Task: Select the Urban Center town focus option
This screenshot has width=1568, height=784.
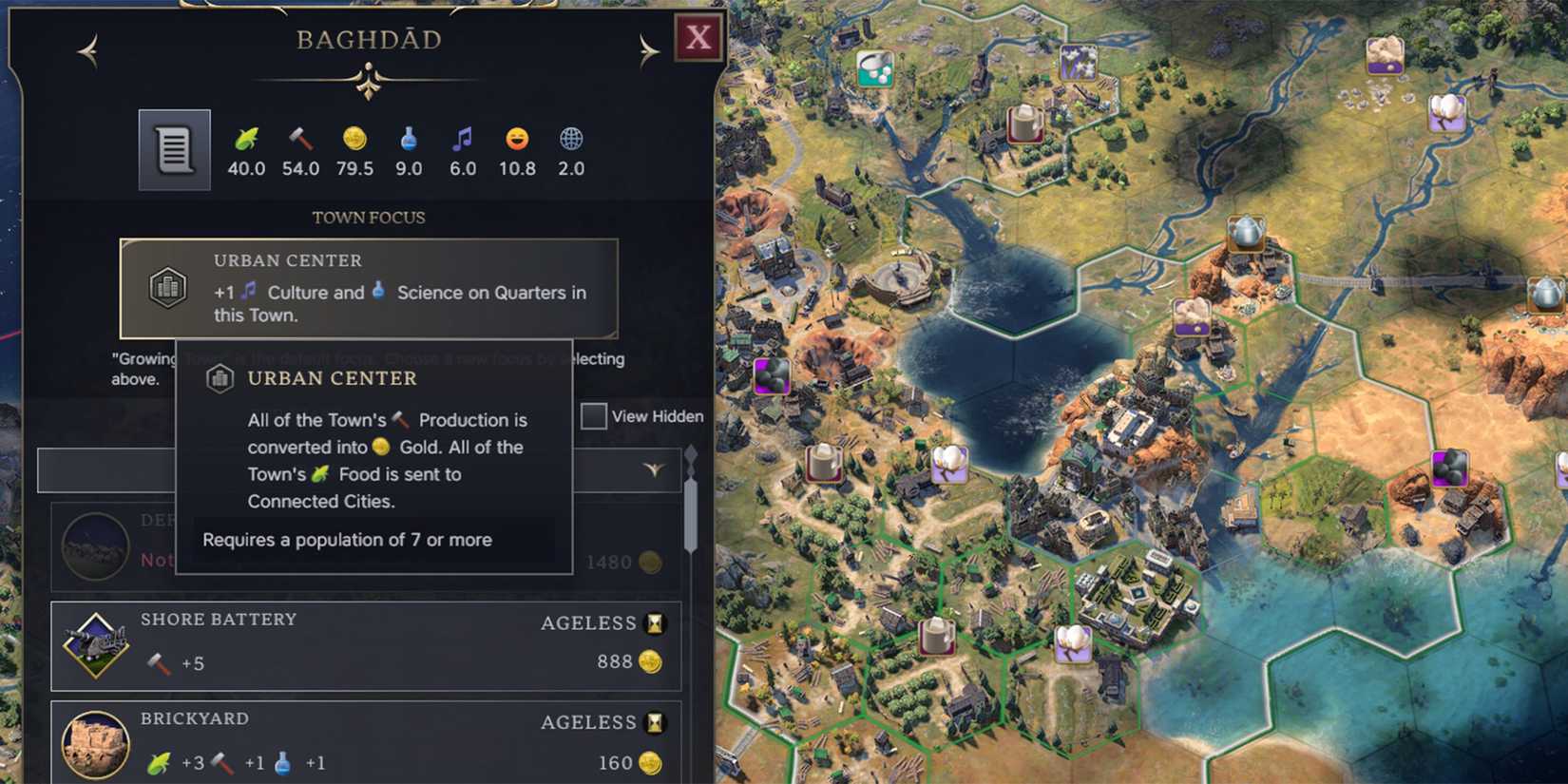Action: pos(369,288)
